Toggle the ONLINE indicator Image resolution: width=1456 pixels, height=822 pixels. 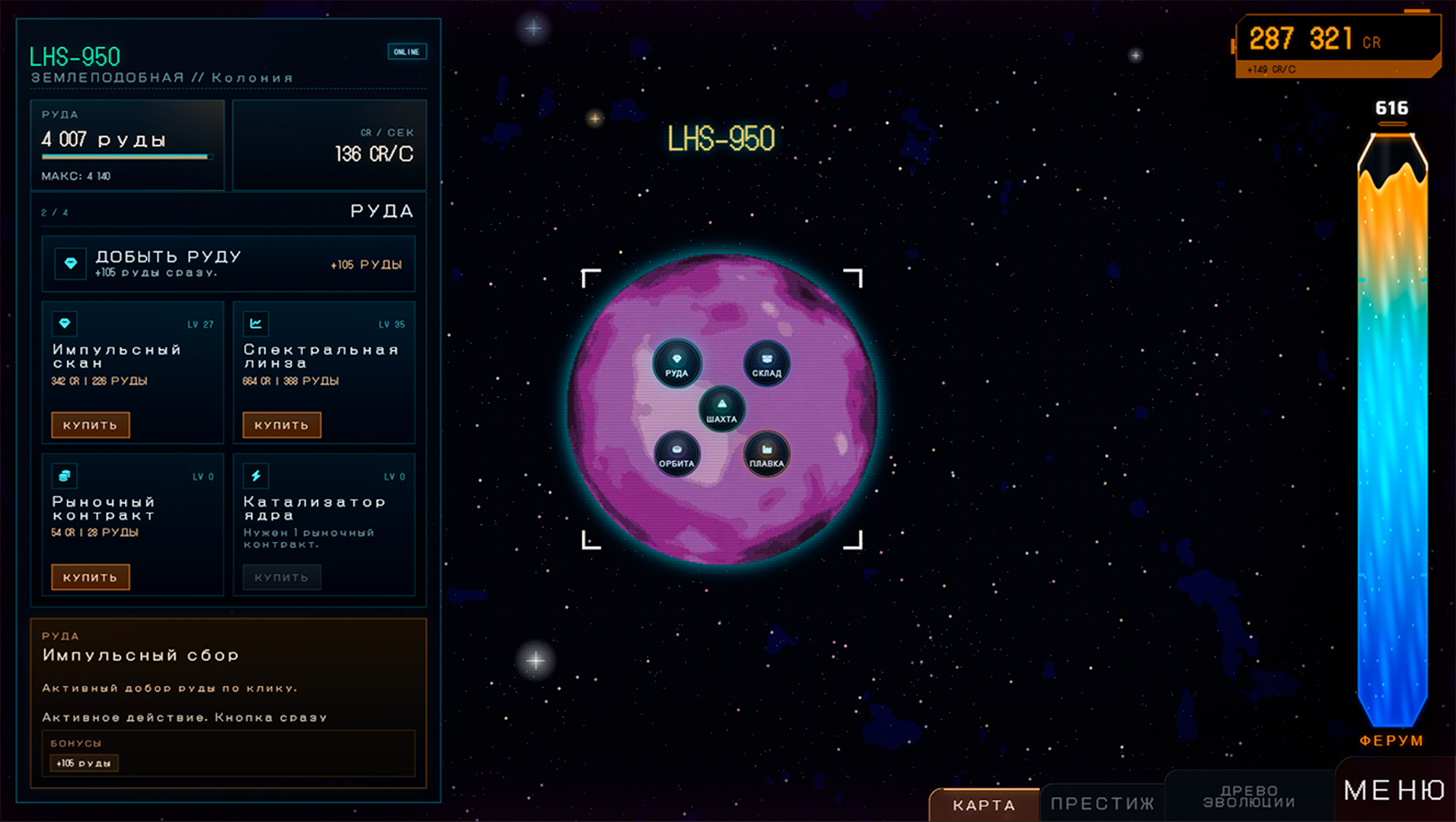point(407,52)
